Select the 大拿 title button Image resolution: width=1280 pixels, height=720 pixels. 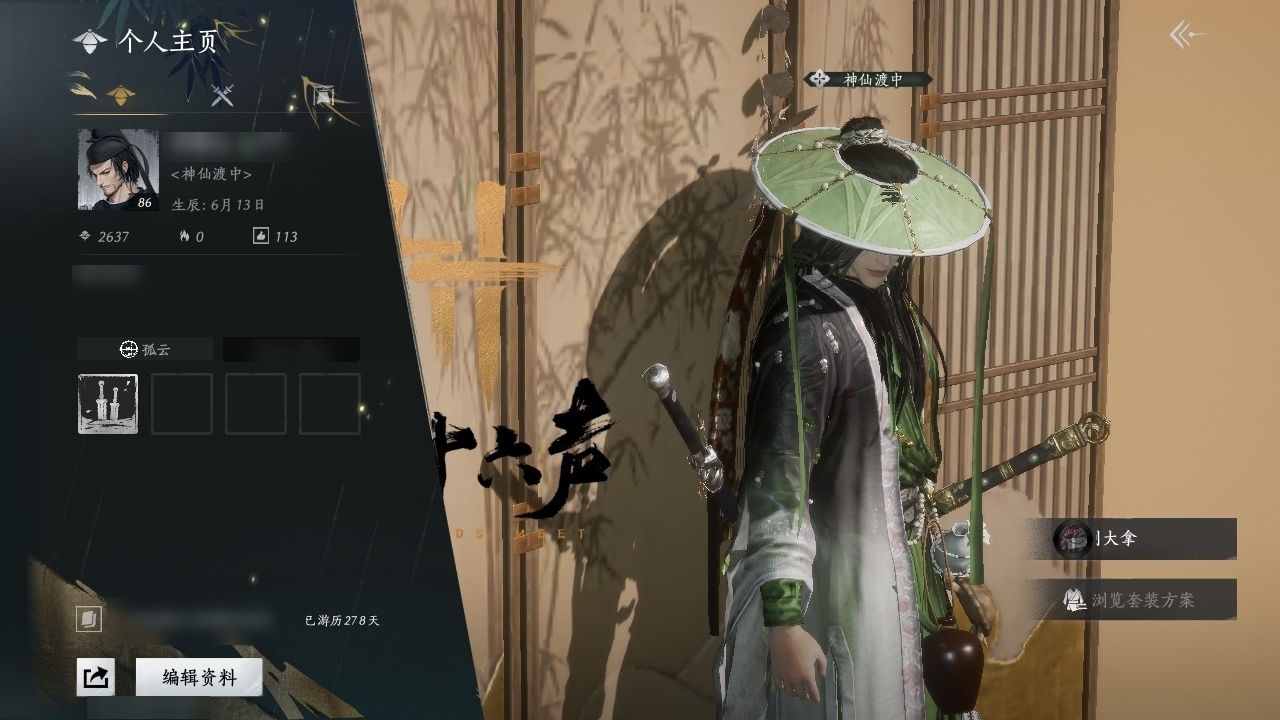(1145, 538)
